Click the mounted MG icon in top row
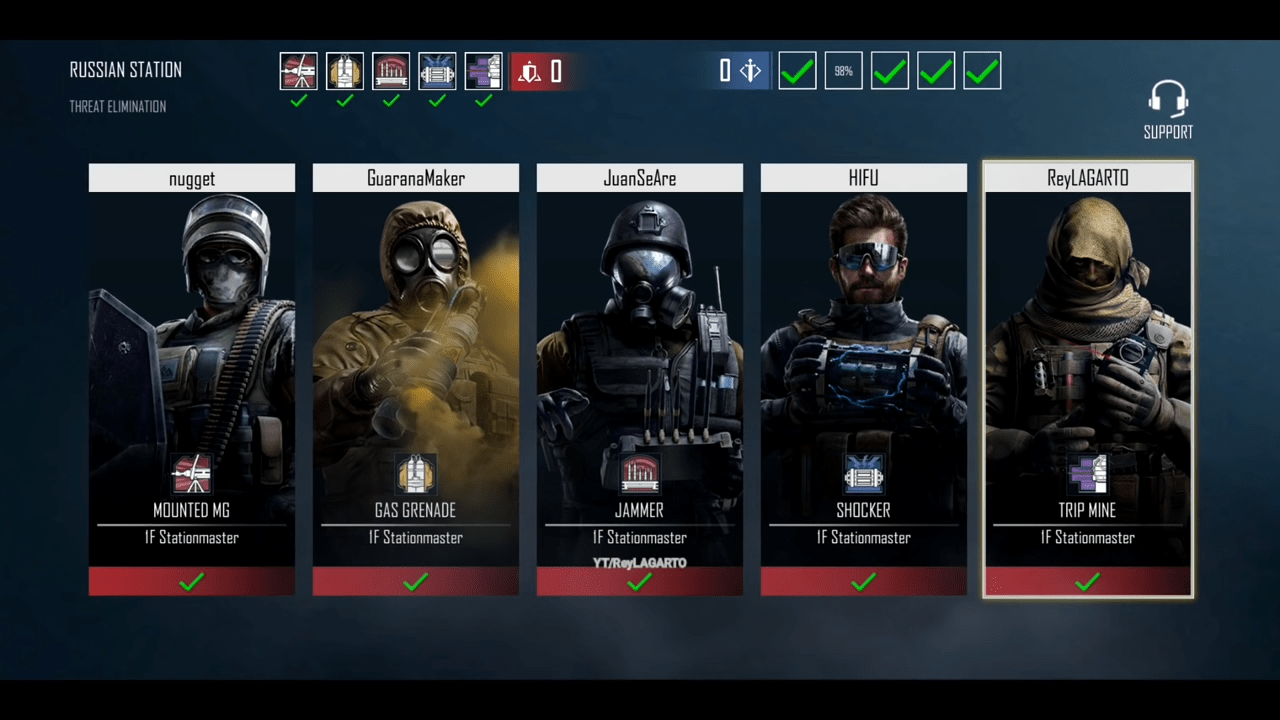 coord(299,71)
